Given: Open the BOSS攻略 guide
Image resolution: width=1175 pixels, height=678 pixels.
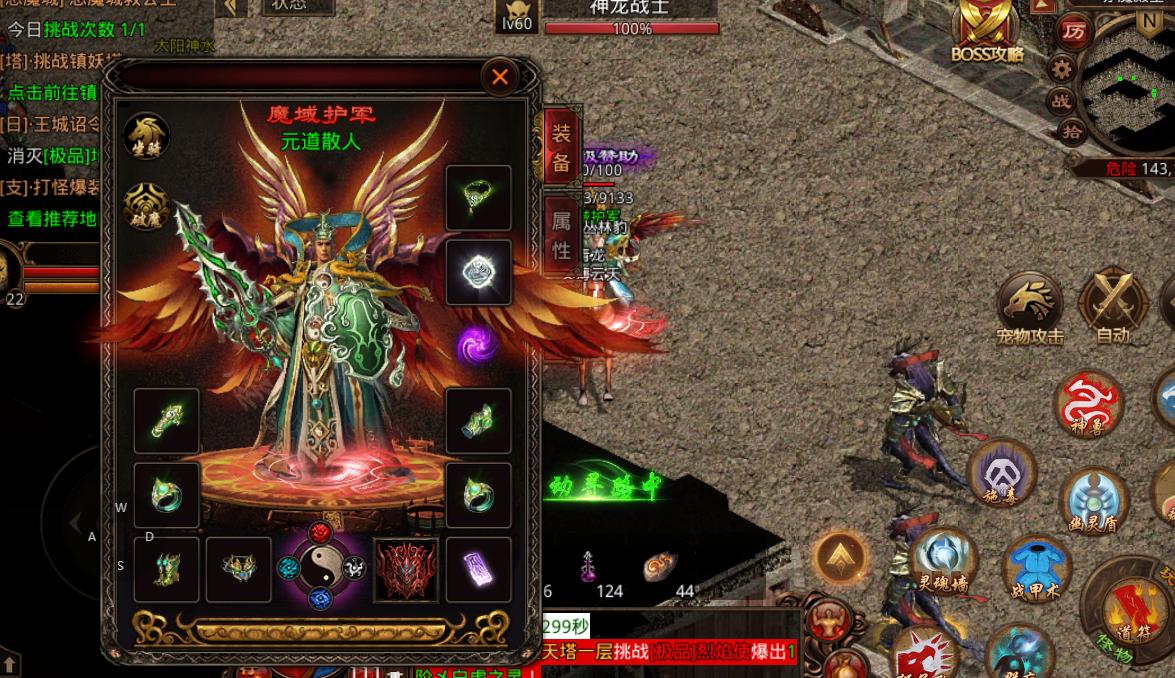Looking at the screenshot, I should tap(988, 32).
